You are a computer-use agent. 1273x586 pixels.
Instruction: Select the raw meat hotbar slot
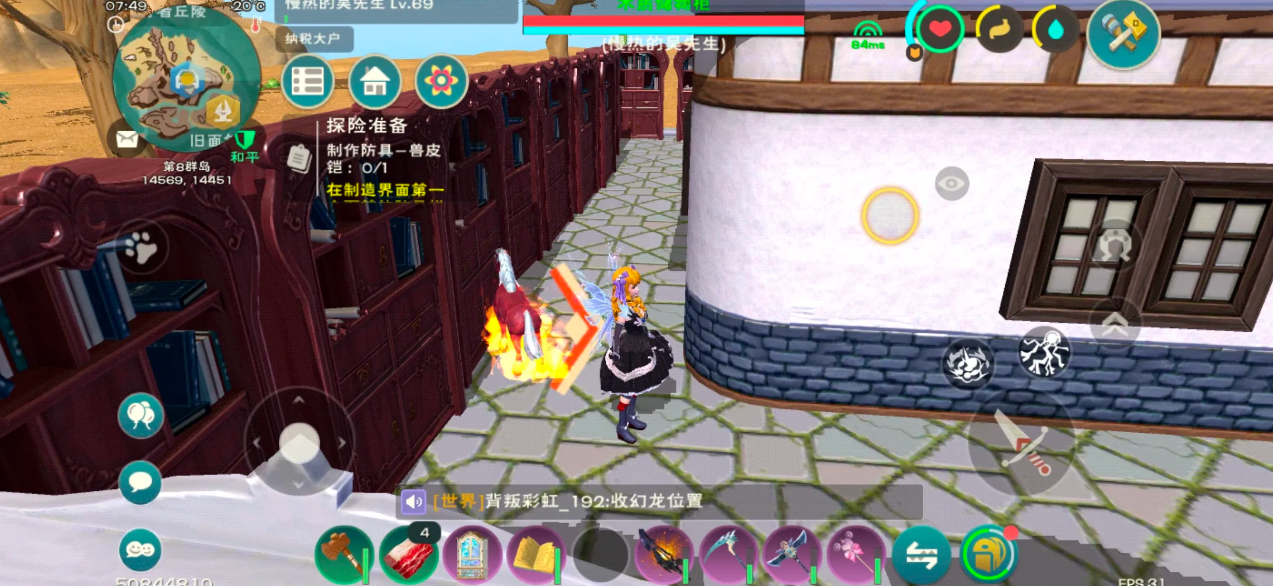click(x=408, y=555)
